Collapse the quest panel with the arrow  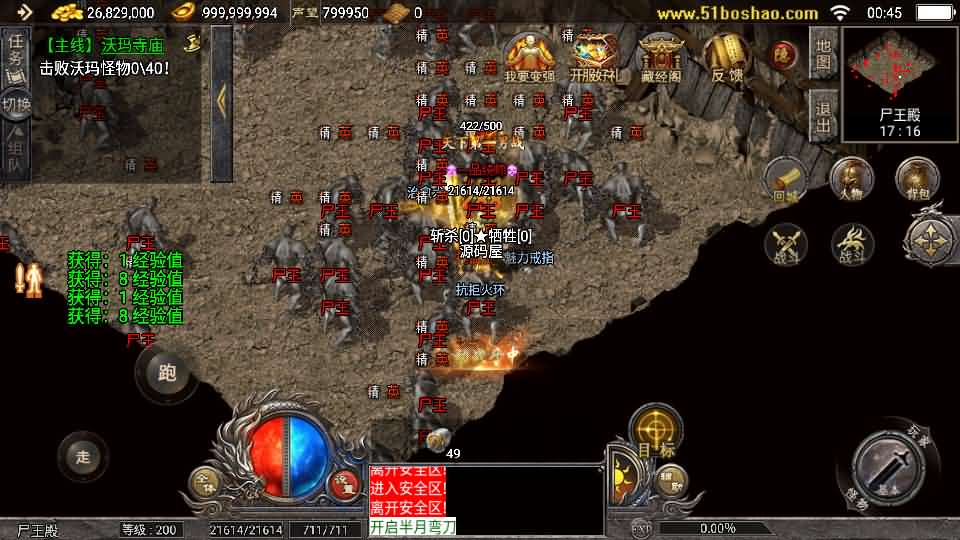221,100
